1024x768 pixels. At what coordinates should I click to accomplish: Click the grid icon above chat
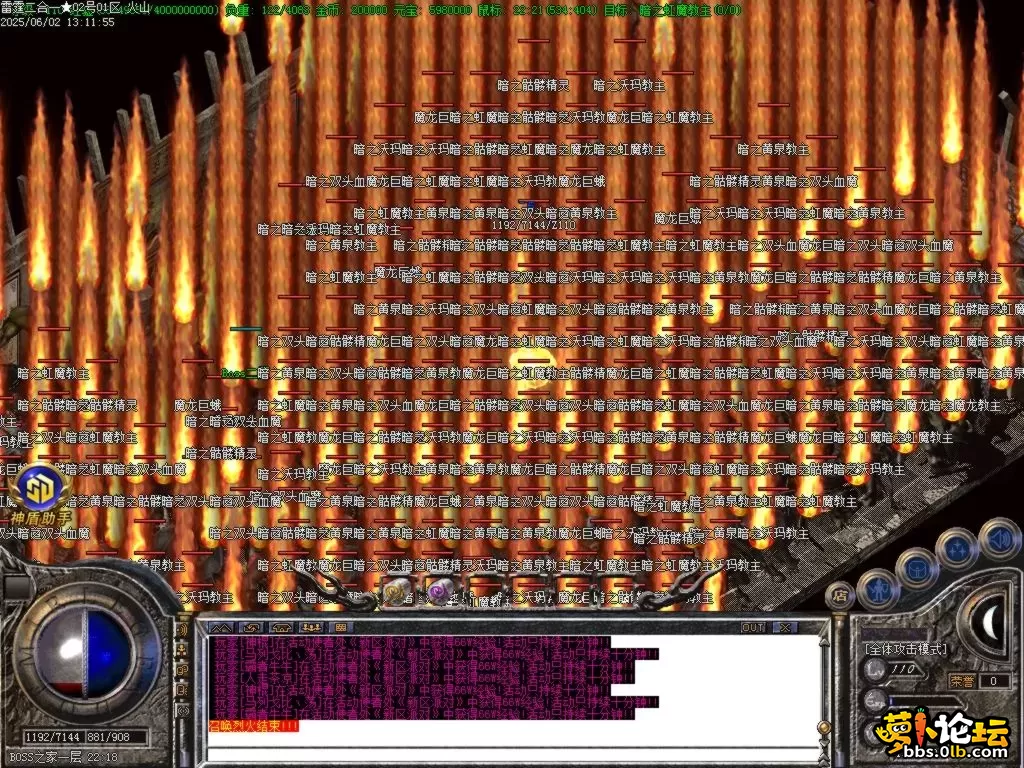[340, 628]
